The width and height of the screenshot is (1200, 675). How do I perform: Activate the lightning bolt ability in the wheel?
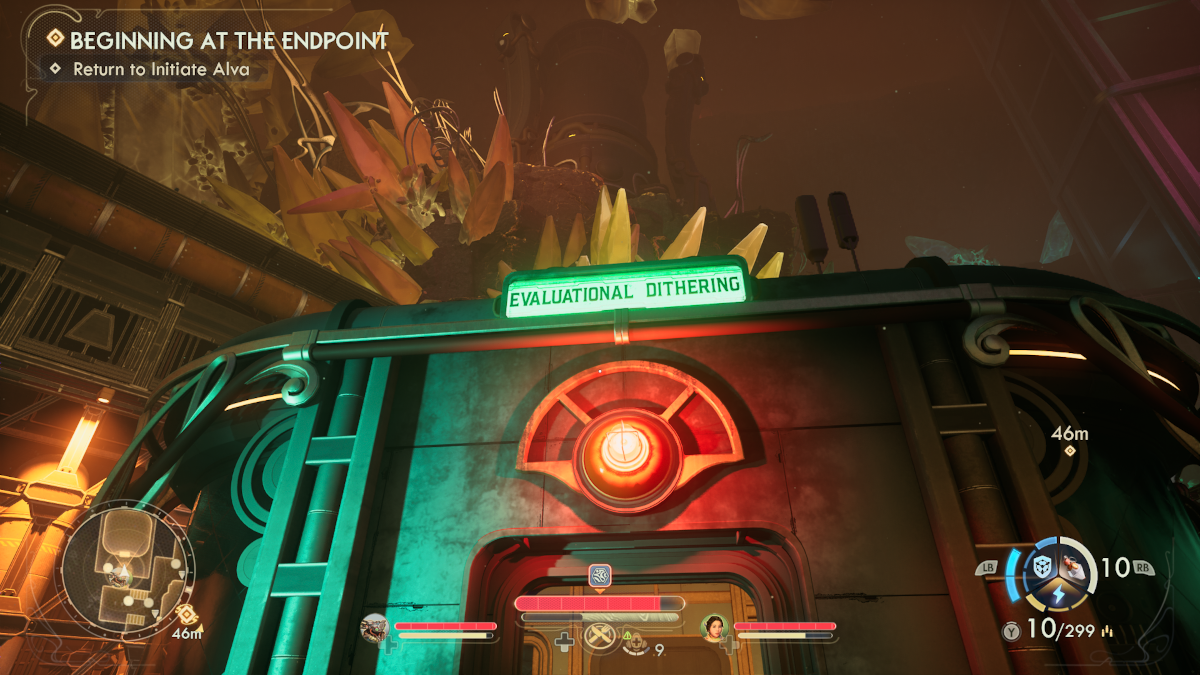coord(1058,597)
